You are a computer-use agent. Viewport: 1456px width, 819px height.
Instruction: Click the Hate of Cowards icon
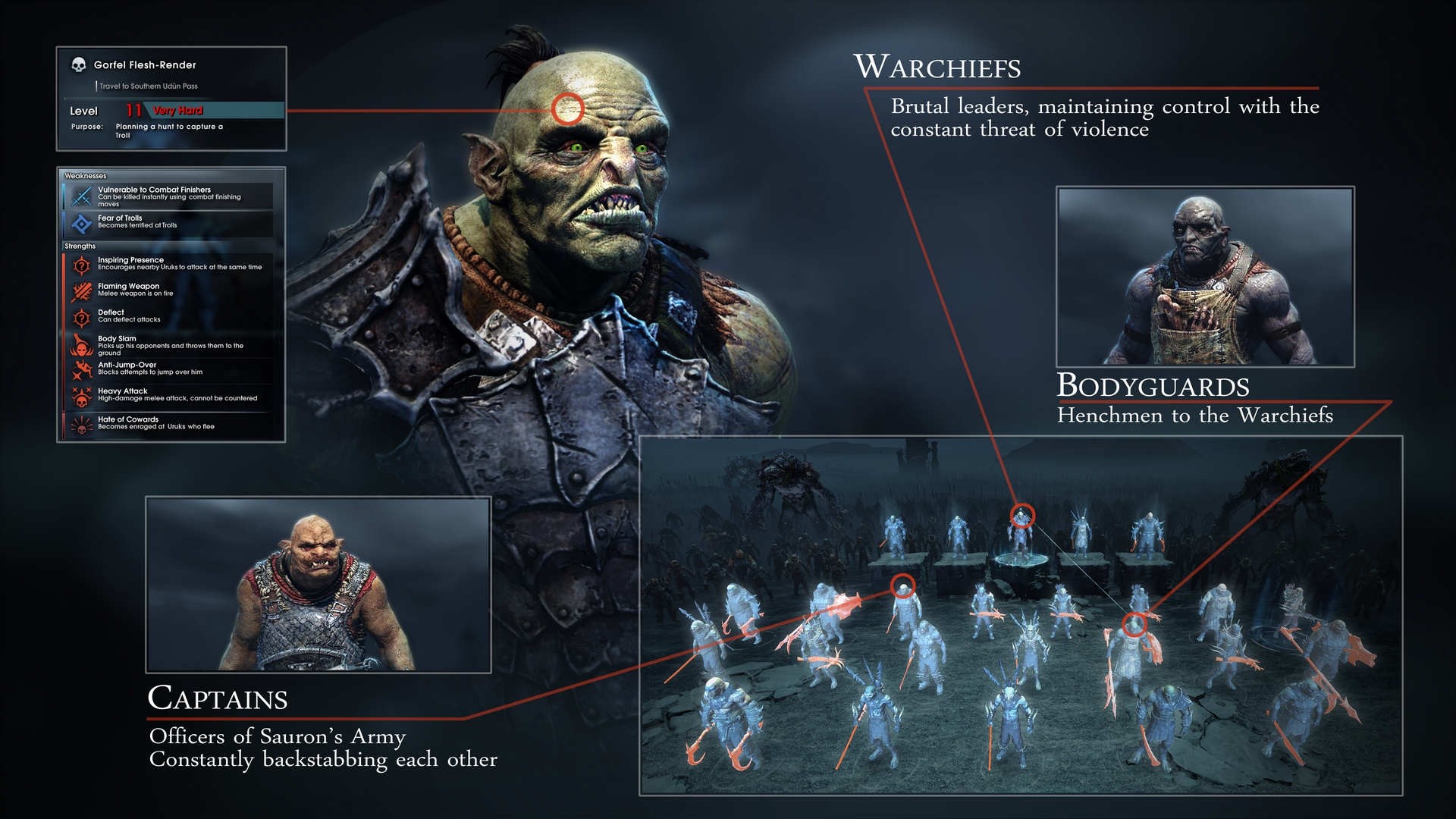(x=83, y=423)
